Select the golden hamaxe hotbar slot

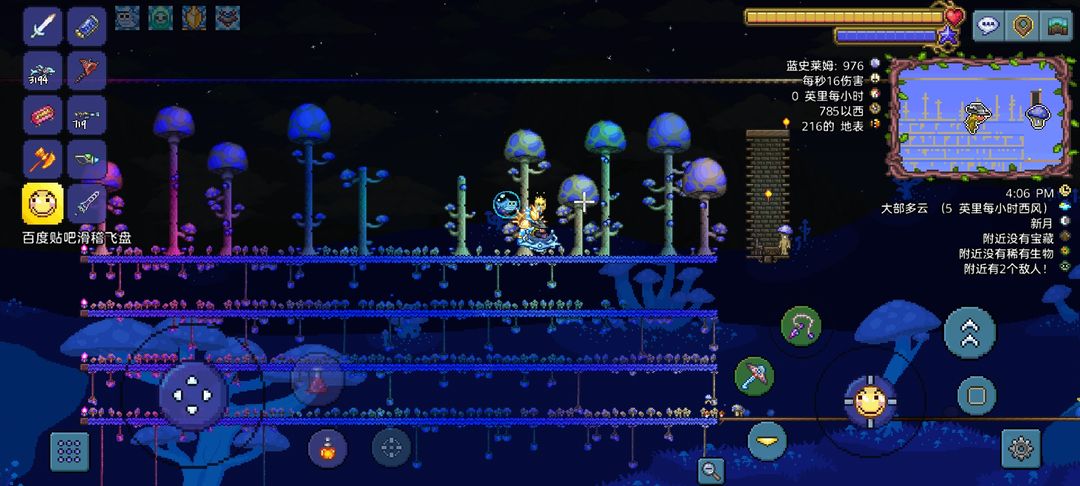coord(42,159)
